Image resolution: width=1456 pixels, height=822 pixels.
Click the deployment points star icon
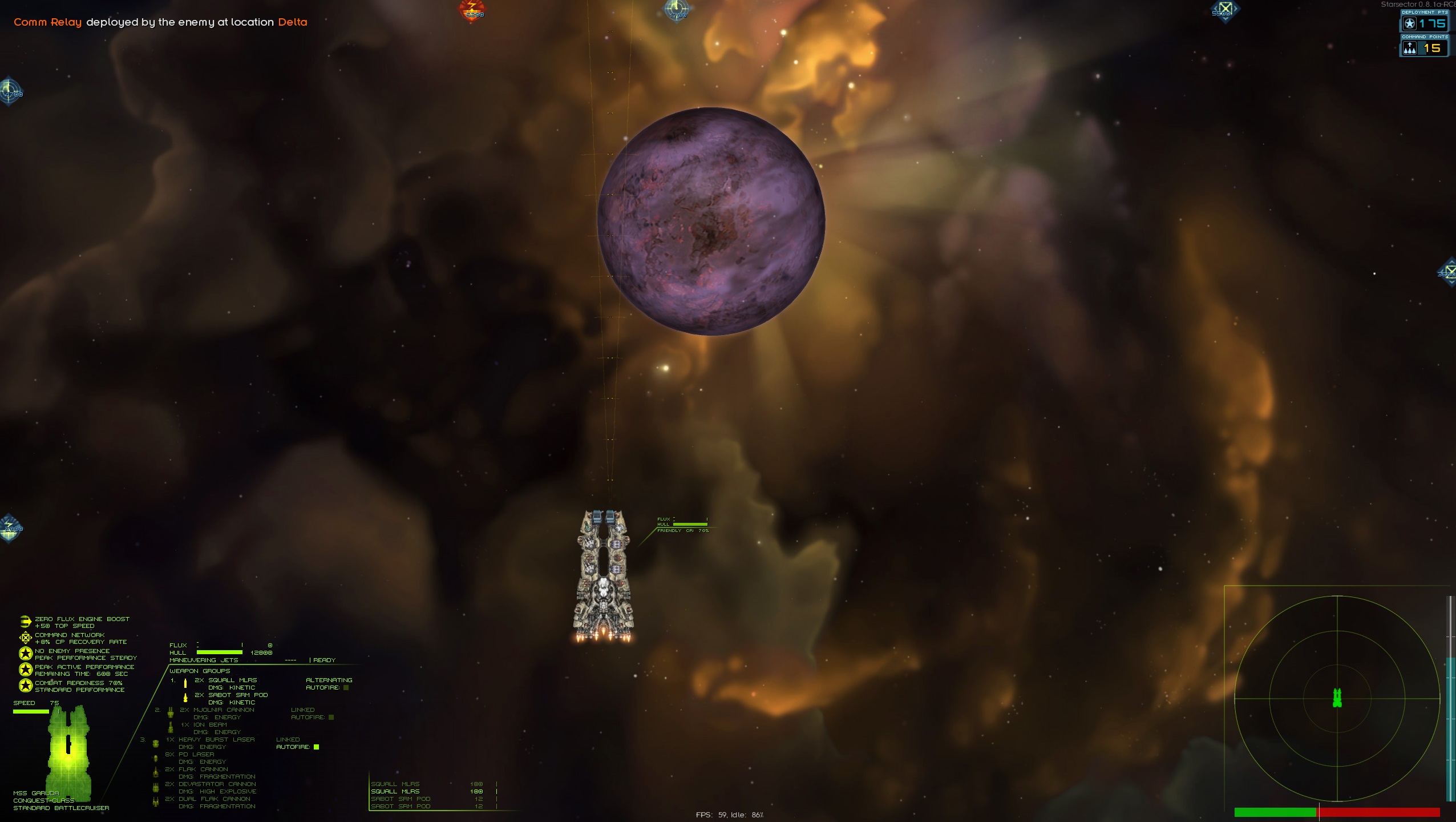coord(1410,24)
